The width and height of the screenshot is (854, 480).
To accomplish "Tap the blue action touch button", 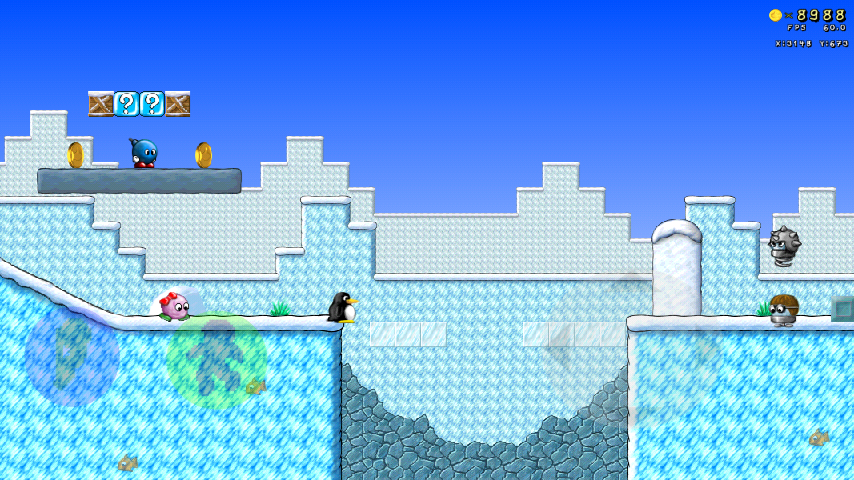I will (x=72, y=355).
